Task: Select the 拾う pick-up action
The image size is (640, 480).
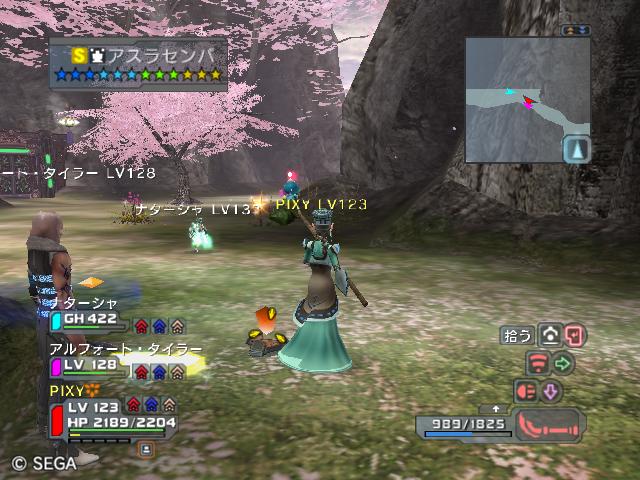Action: tap(517, 336)
